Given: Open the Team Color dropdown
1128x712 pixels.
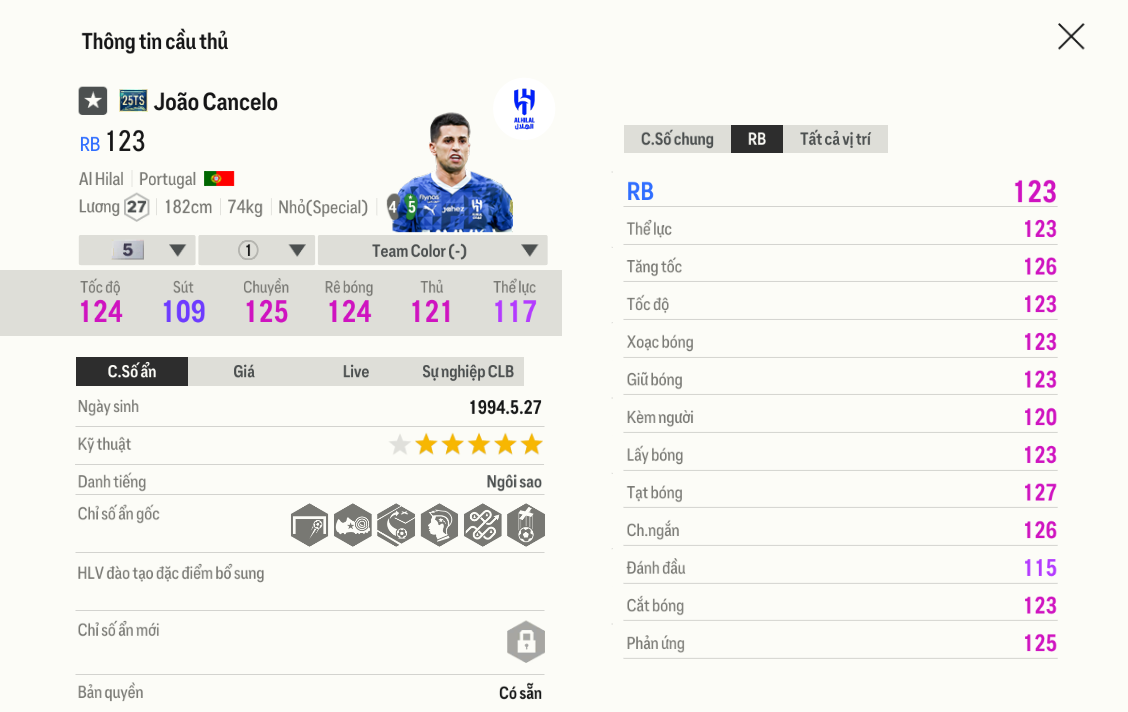Looking at the screenshot, I should tap(432, 250).
